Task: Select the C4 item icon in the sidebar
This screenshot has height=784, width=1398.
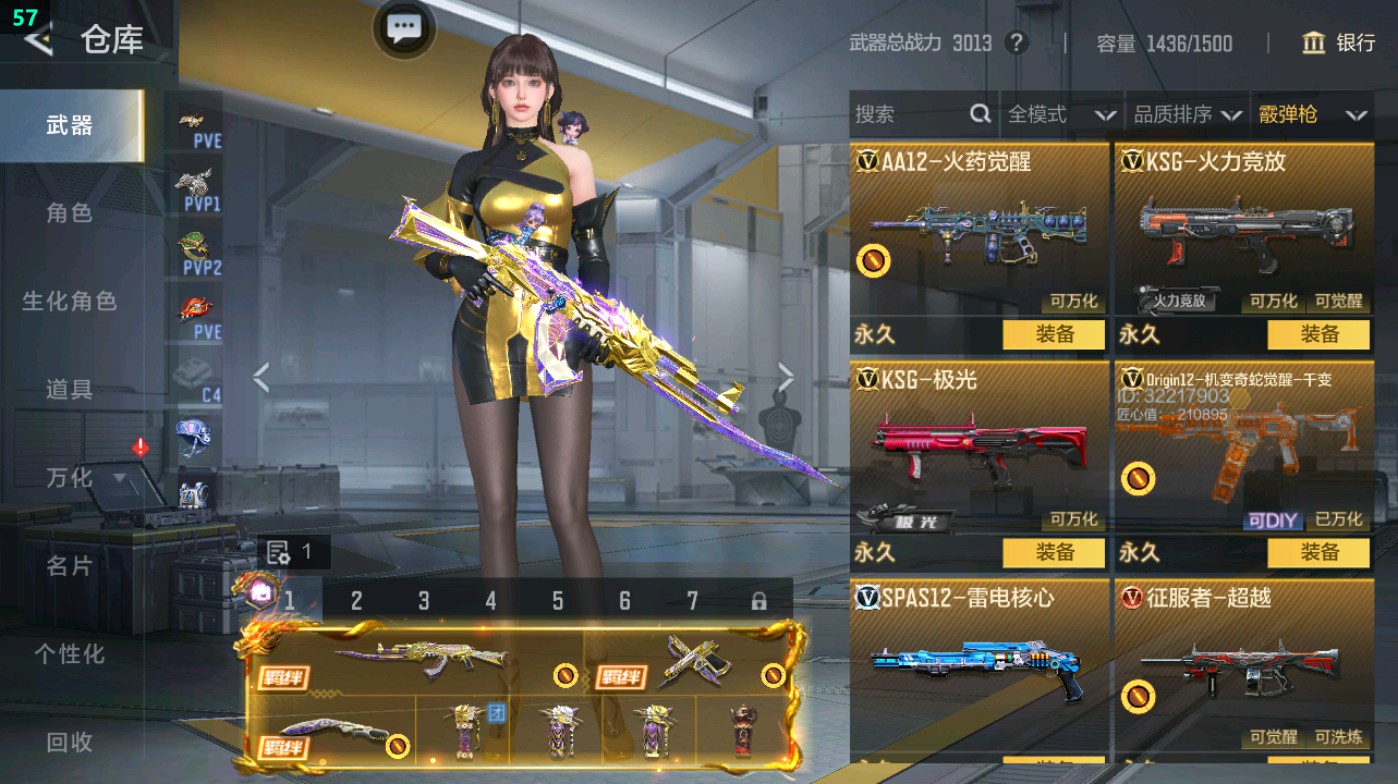Action: pyautogui.click(x=193, y=371)
